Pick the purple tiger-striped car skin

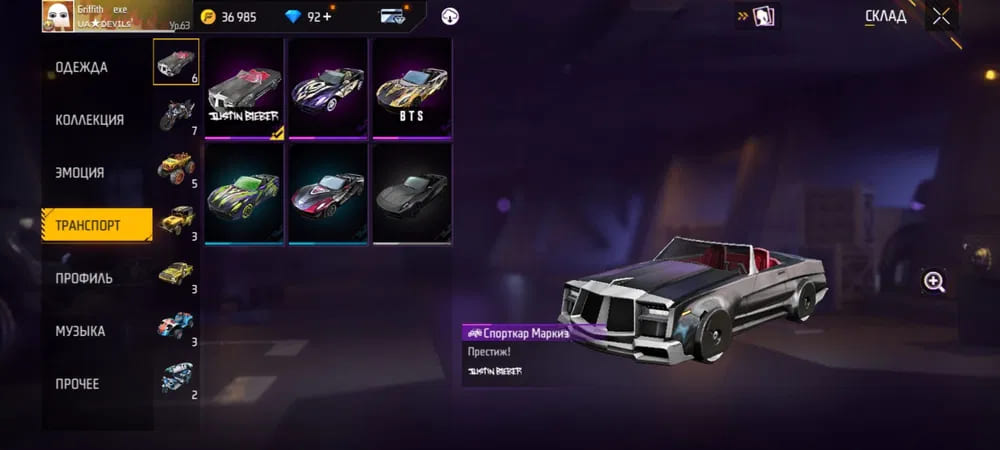(329, 88)
